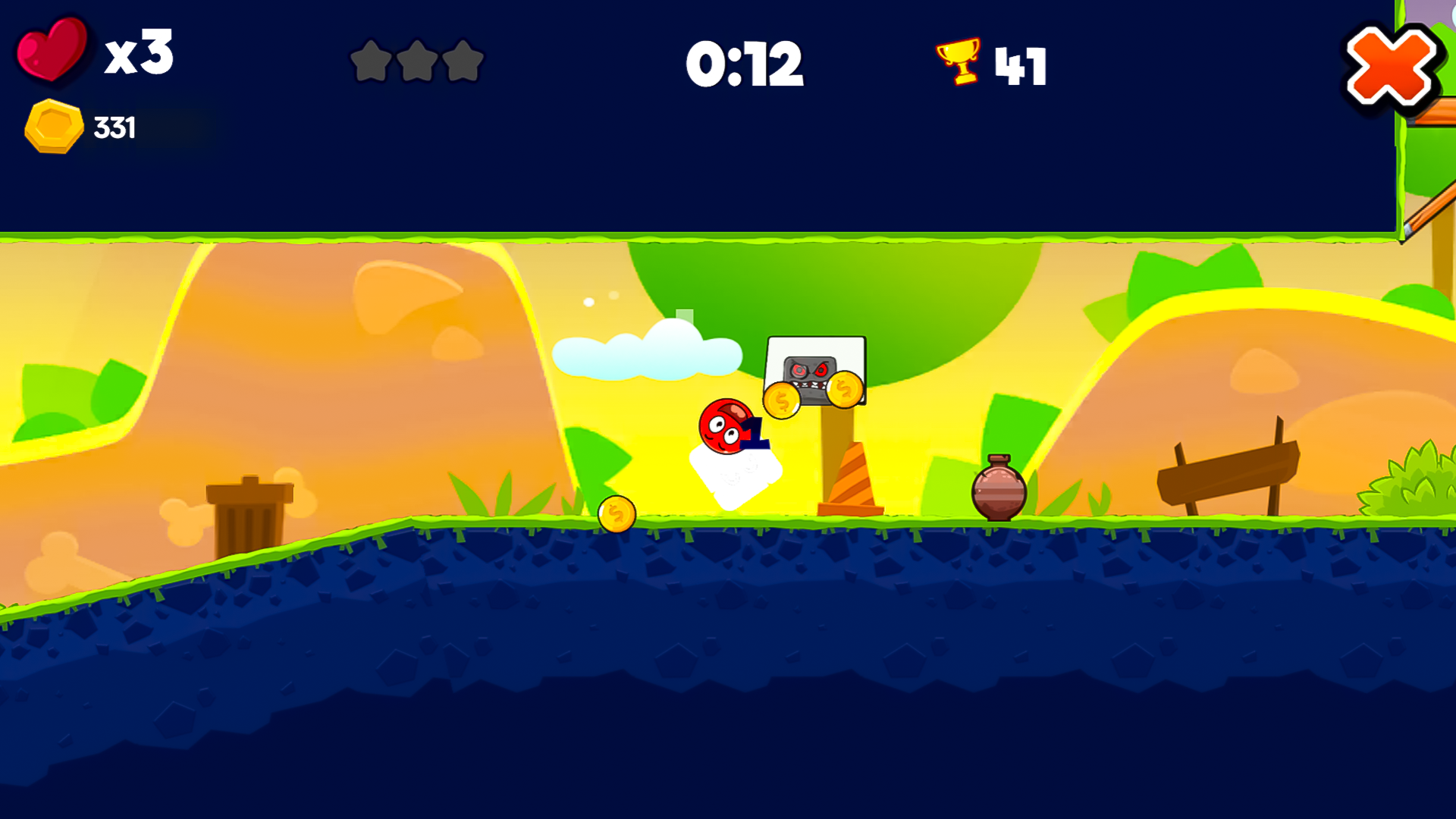
Task: Toggle the first star in the HUD
Action: [x=372, y=62]
